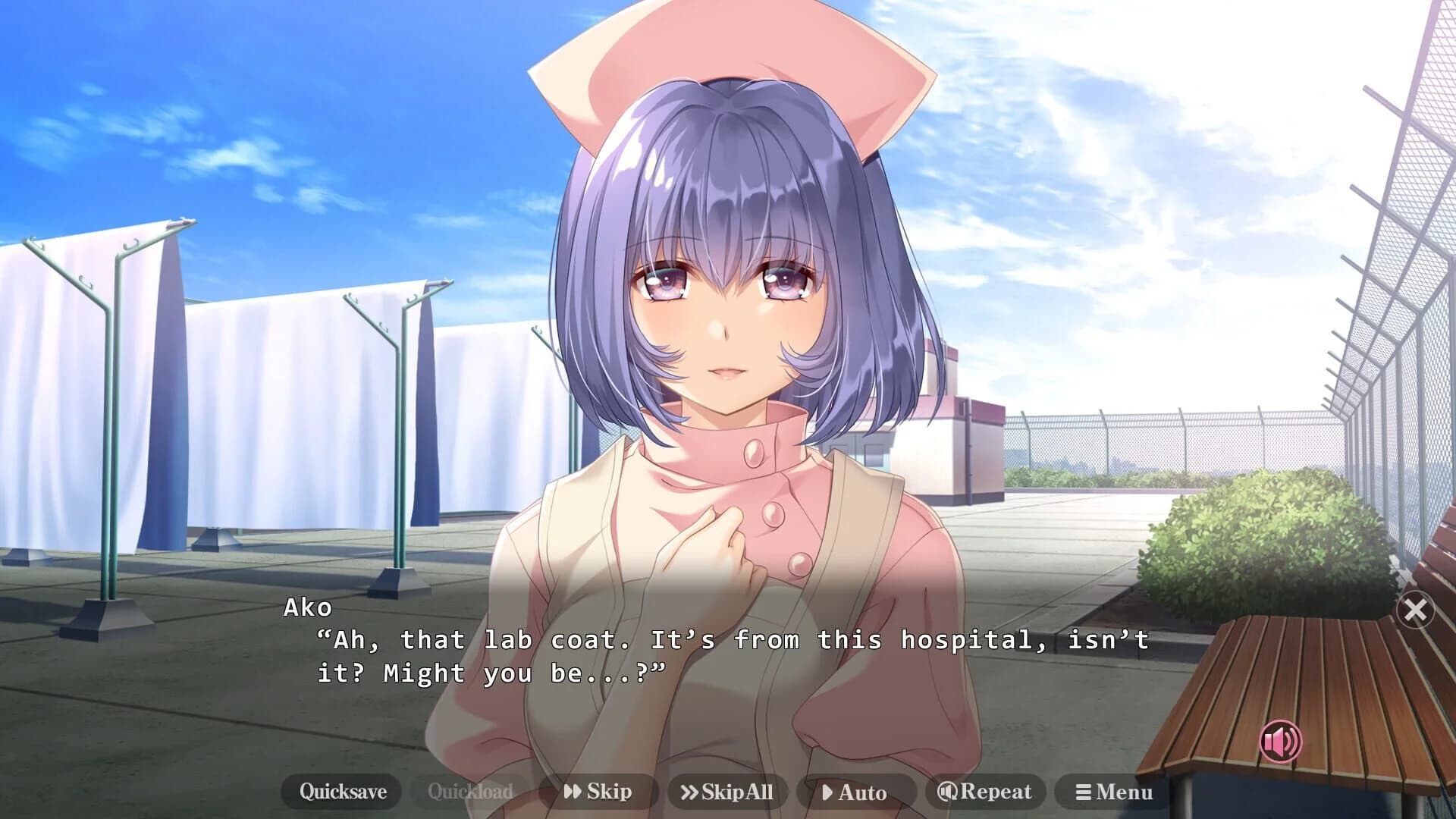Click the fast-forward icon on Skip

(x=574, y=791)
